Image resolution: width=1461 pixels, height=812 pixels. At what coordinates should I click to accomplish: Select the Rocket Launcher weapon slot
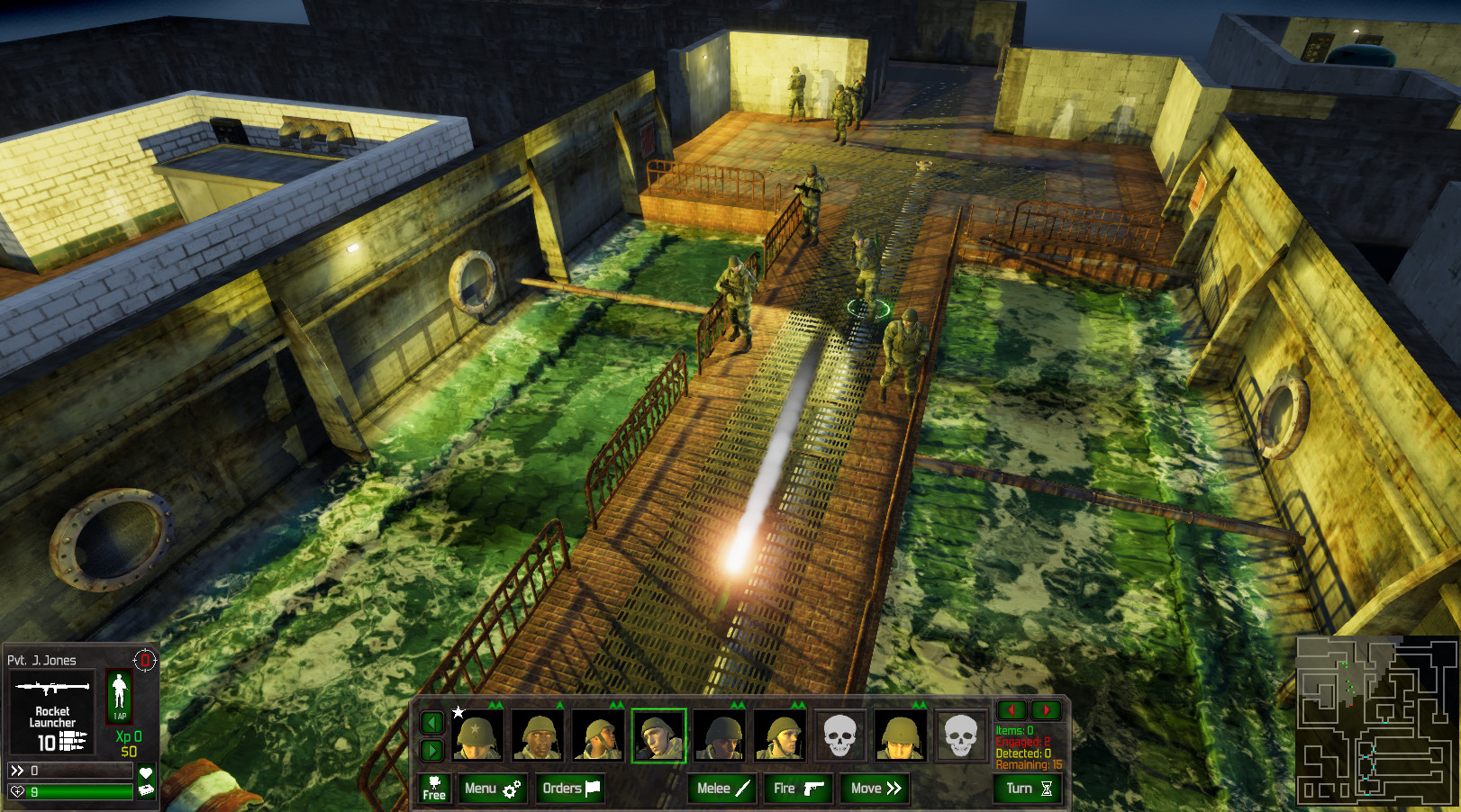pyautogui.click(x=52, y=713)
